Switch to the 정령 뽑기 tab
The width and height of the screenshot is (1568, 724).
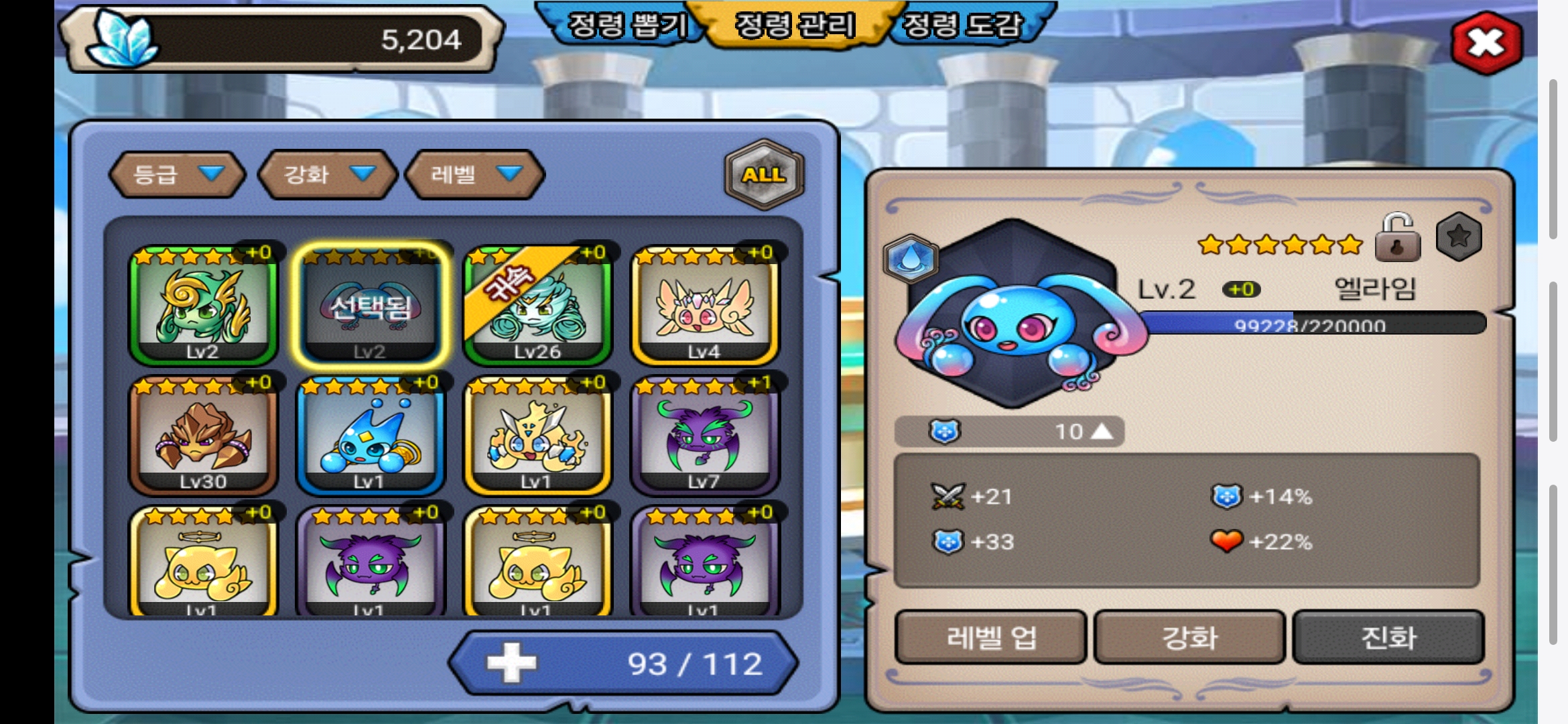coord(627,25)
